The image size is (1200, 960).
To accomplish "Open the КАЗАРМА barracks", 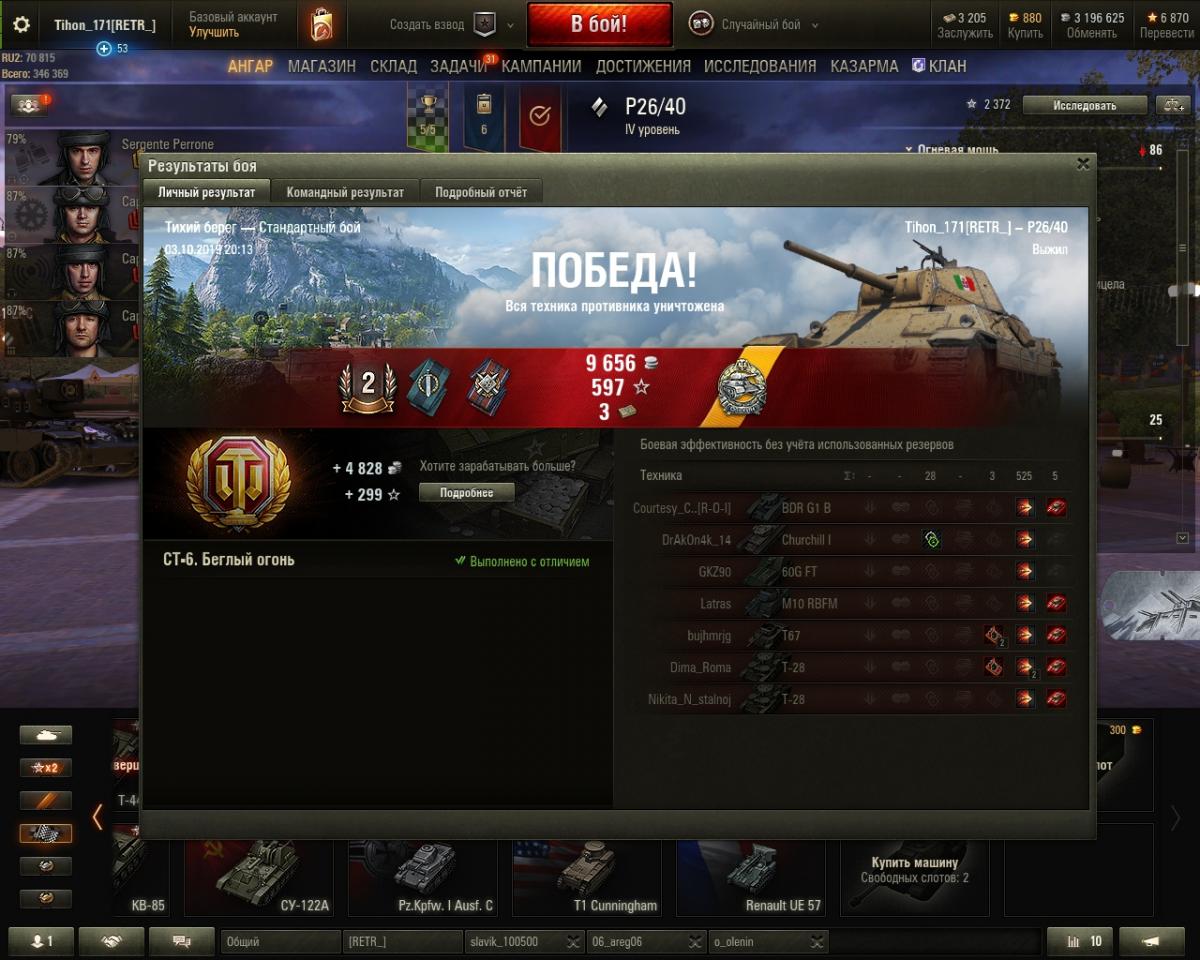I will point(864,66).
